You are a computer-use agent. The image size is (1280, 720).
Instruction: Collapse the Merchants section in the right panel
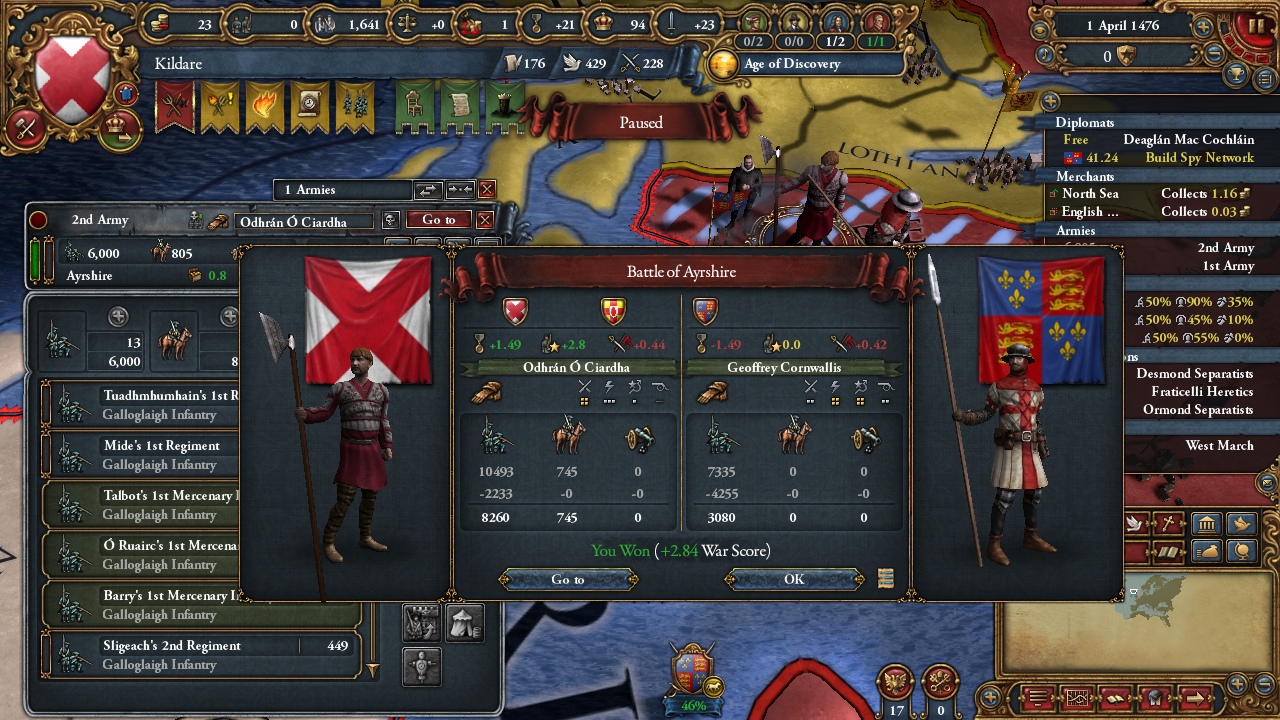(1086, 177)
